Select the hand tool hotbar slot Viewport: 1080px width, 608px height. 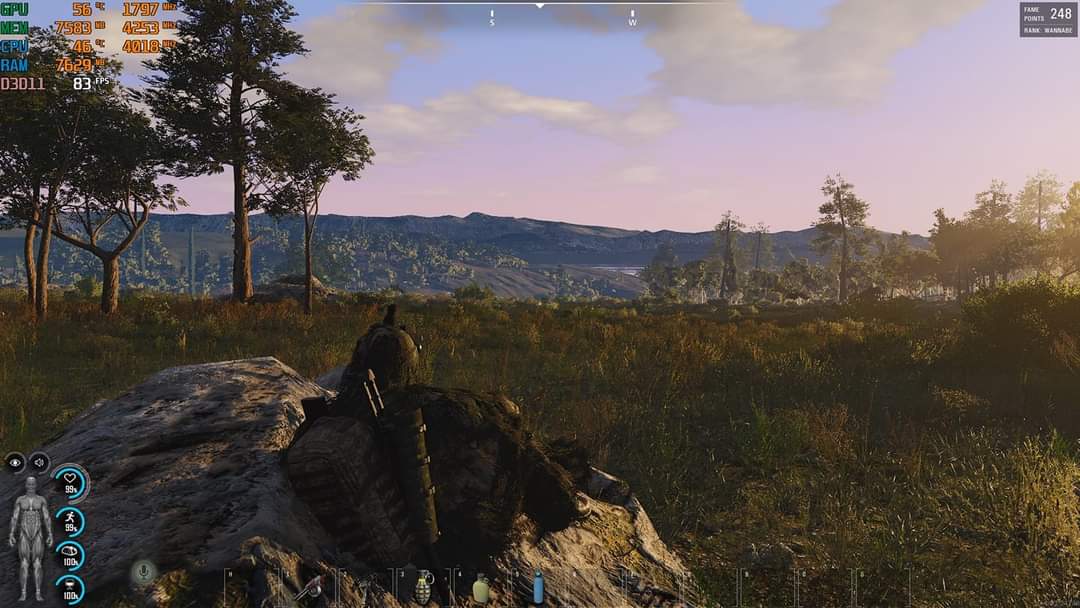[x=310, y=588]
